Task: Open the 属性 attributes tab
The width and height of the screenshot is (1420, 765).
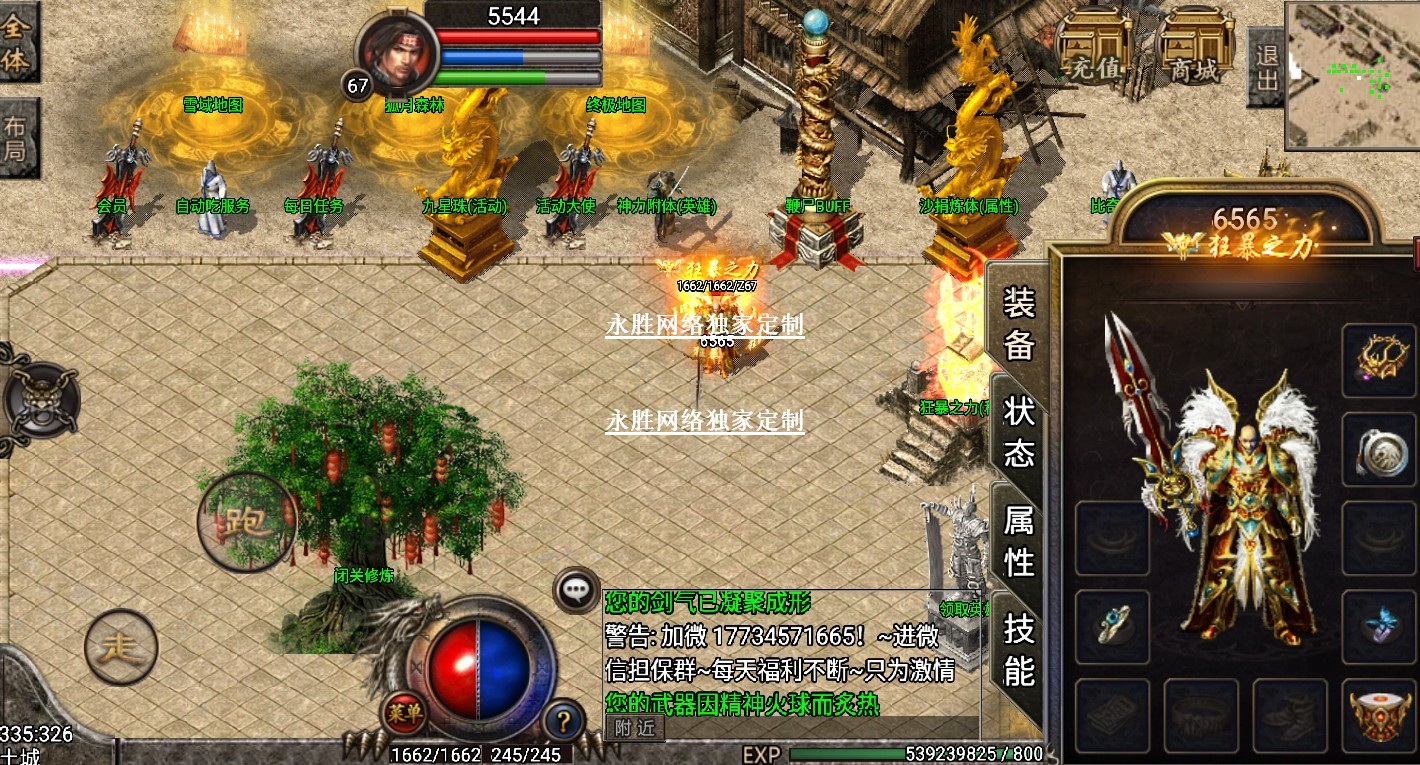Action: click(x=1018, y=540)
